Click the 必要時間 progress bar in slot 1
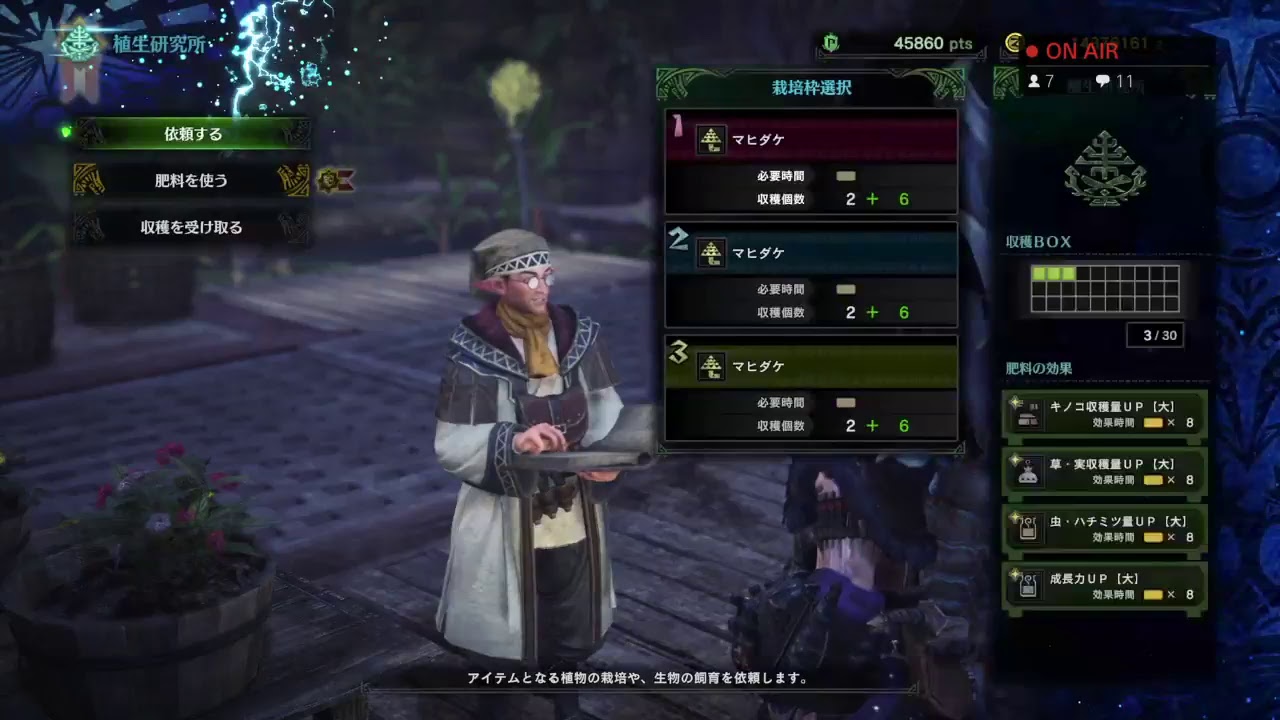Viewport: 1280px width, 720px height. point(845,175)
